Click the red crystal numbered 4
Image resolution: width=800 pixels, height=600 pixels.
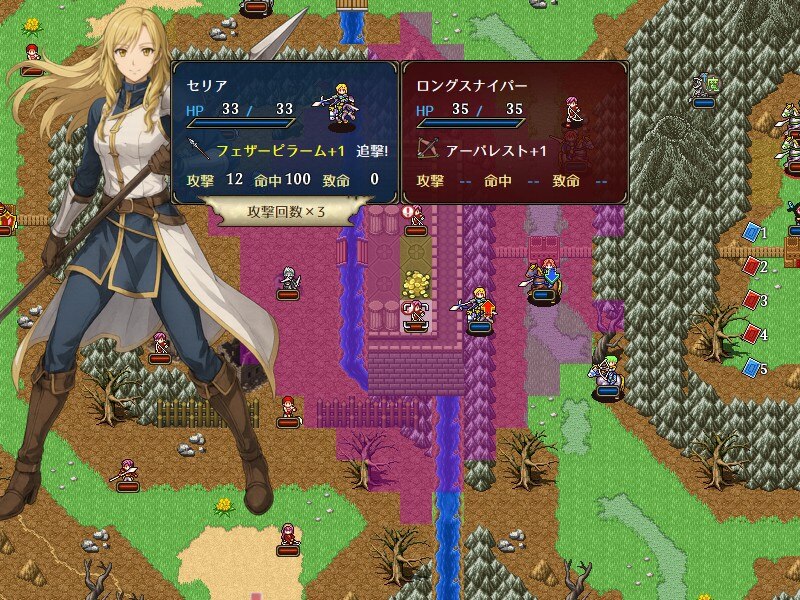click(752, 334)
